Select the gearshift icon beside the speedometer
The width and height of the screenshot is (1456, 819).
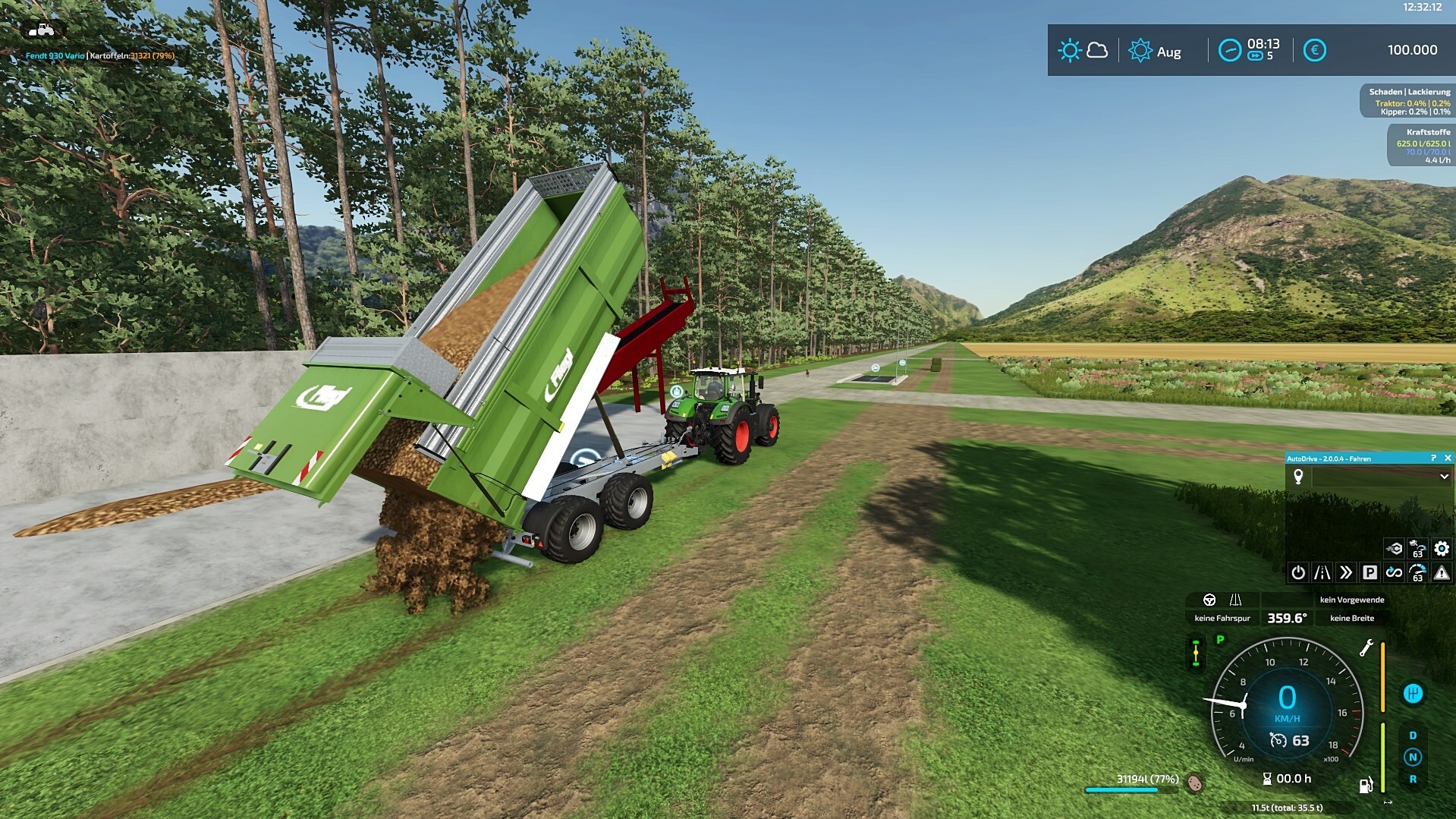tap(1412, 693)
